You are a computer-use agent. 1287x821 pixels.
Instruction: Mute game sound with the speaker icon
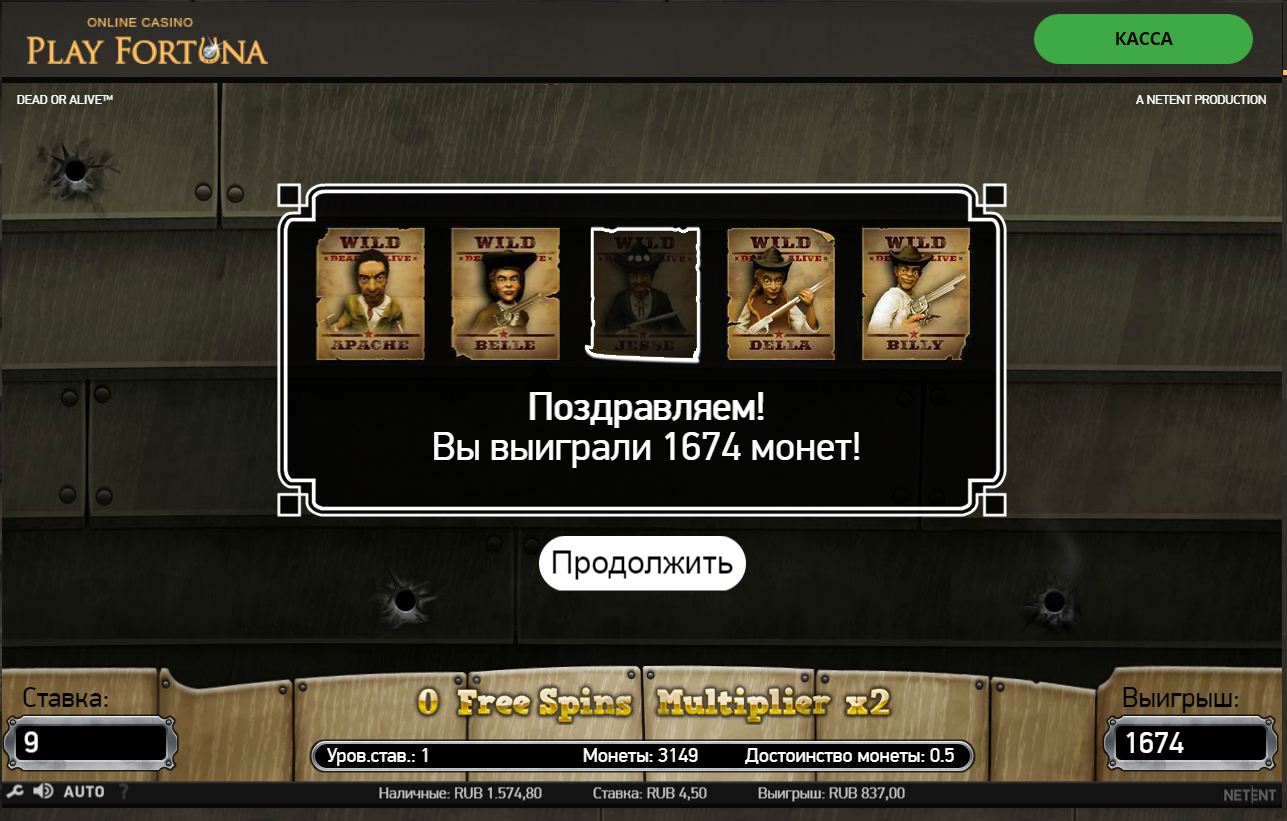pyautogui.click(x=42, y=791)
